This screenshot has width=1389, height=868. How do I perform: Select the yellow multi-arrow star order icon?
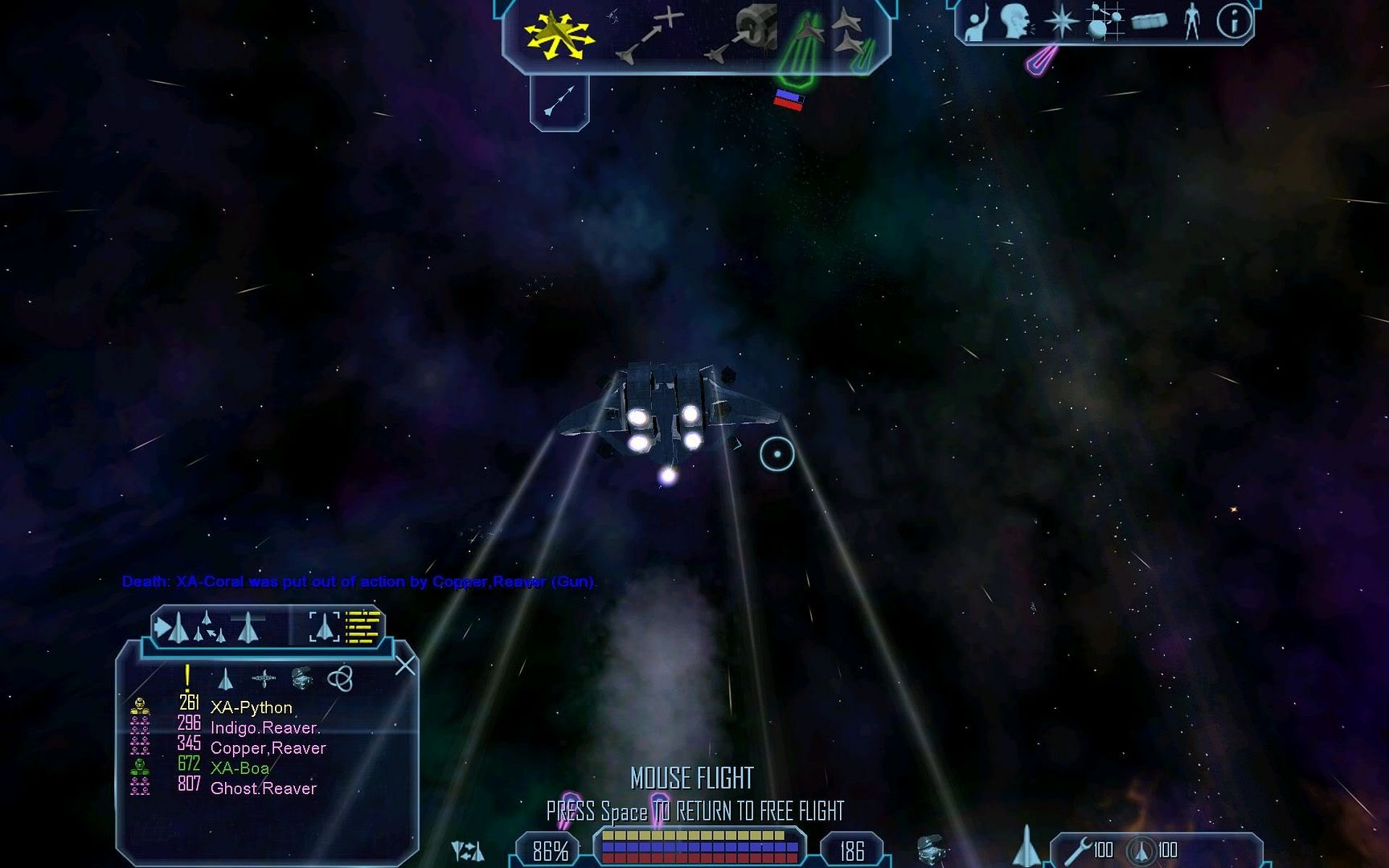coord(557,35)
